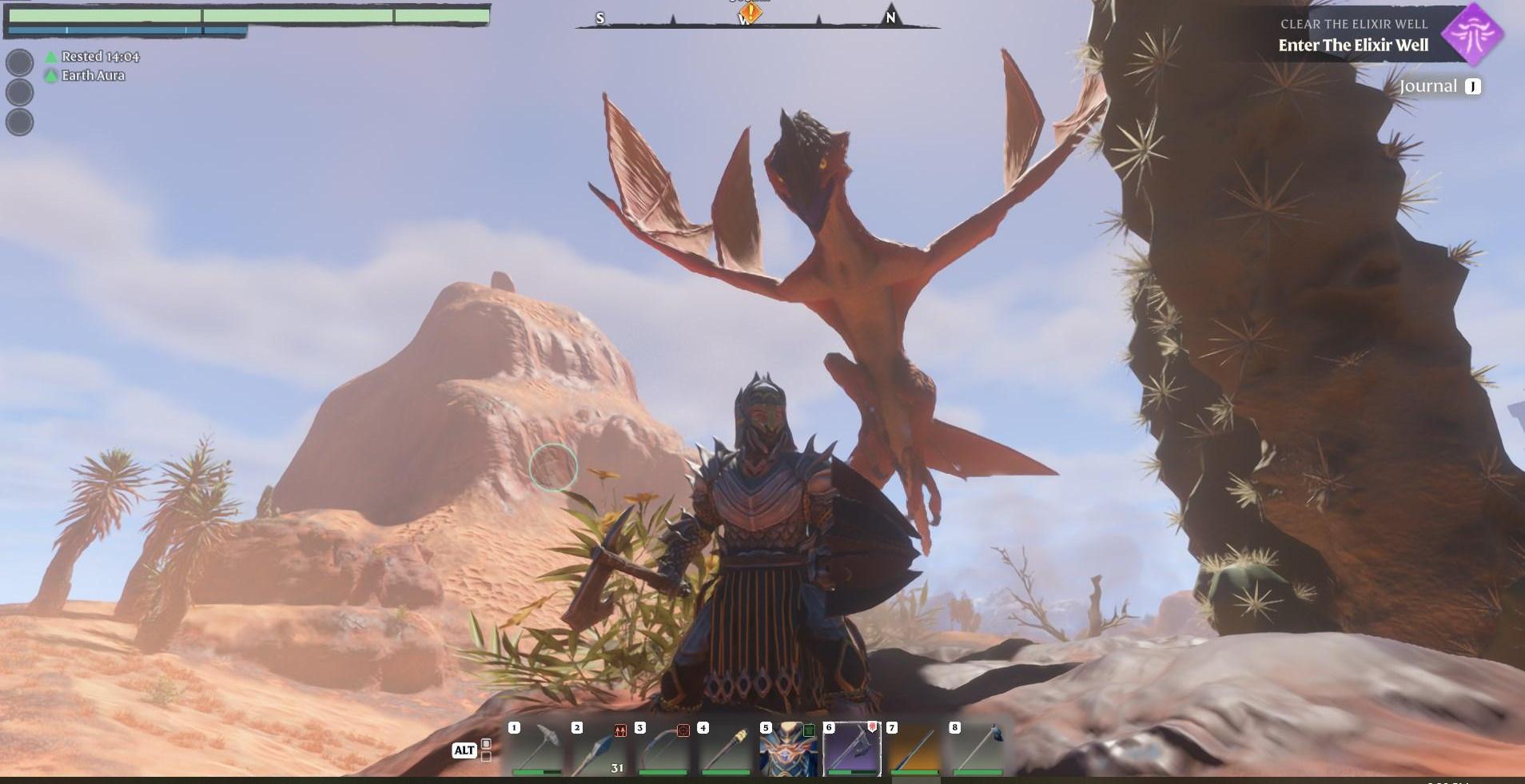Screen dimensions: 1525x784
Task: Click the orange quest marker on compass
Action: [750, 13]
